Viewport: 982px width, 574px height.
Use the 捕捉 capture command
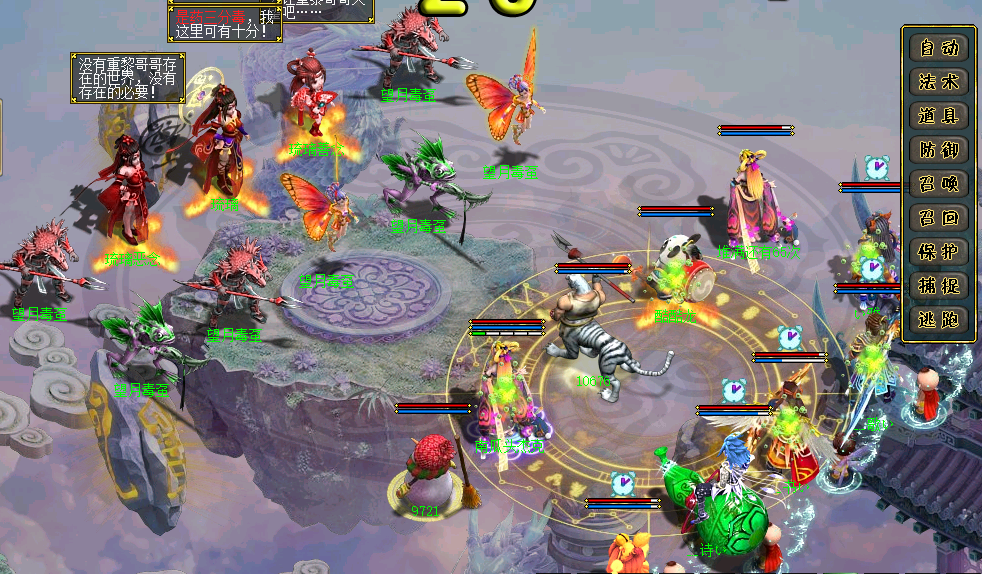tap(939, 285)
